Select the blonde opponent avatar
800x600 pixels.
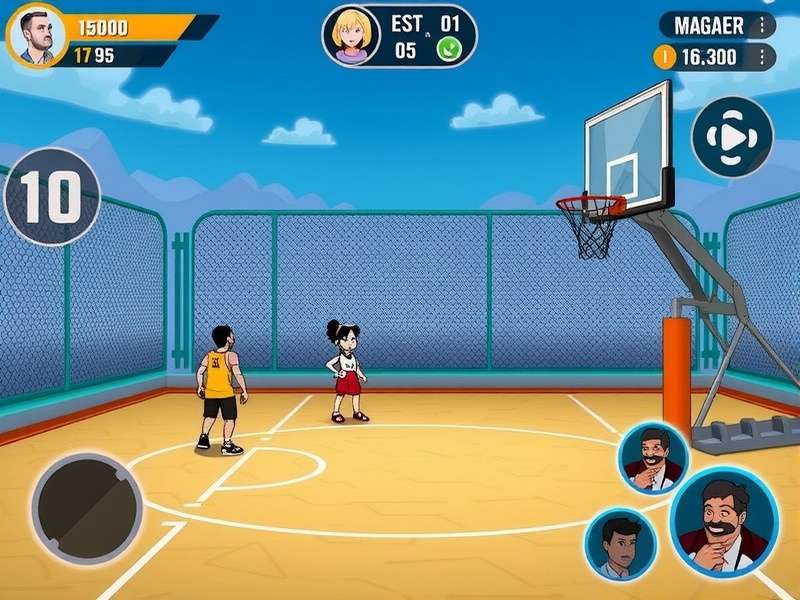coord(352,35)
